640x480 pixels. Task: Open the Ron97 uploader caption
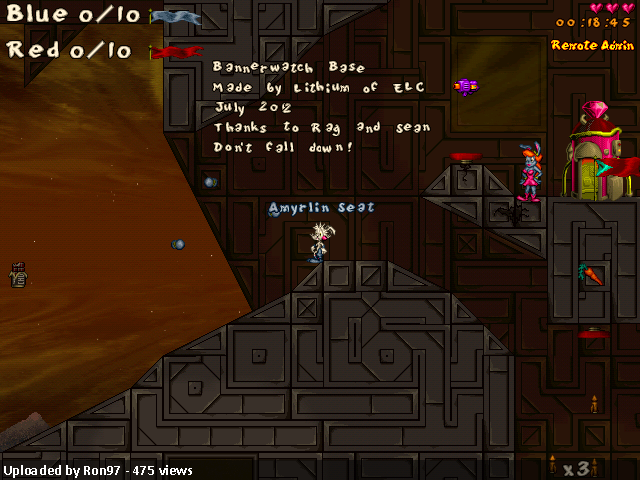coord(98,470)
